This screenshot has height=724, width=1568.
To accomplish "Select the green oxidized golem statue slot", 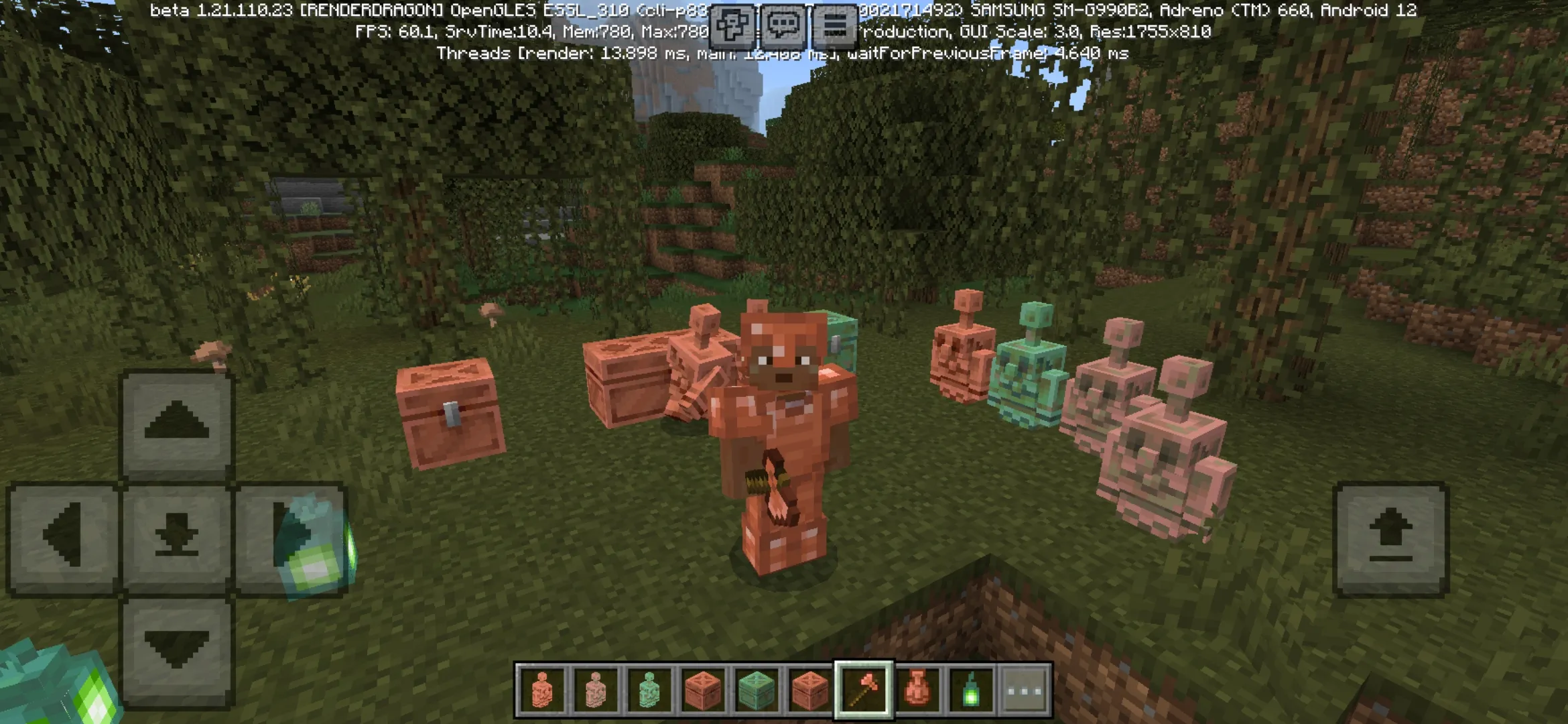I will [x=649, y=690].
